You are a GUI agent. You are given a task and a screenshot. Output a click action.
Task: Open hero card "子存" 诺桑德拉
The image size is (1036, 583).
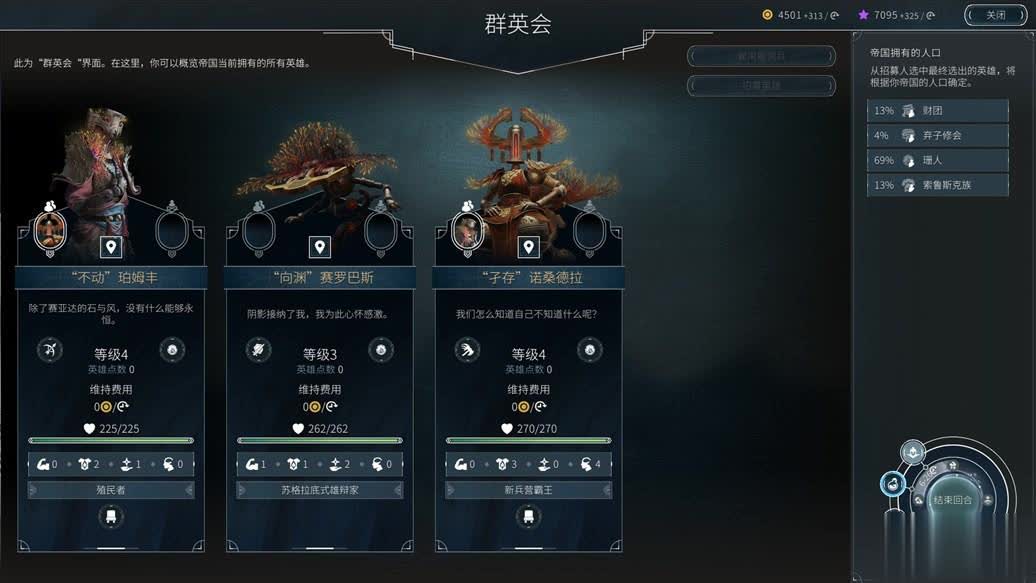click(x=528, y=278)
